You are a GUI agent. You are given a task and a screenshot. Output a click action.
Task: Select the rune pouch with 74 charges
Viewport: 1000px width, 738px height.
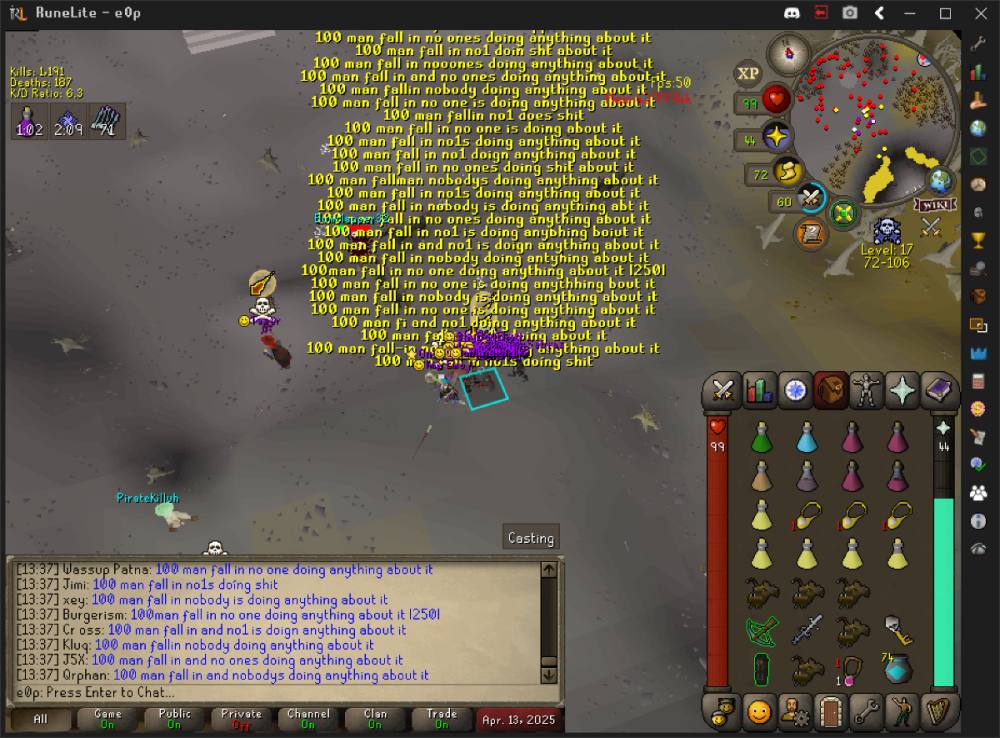point(897,667)
